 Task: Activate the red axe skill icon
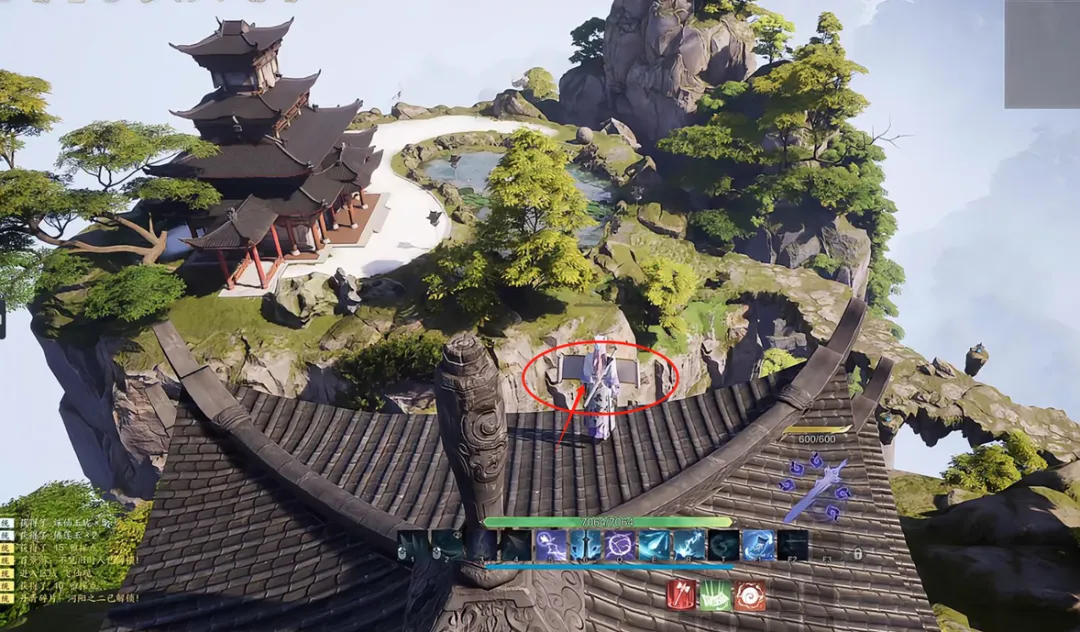coord(682,595)
